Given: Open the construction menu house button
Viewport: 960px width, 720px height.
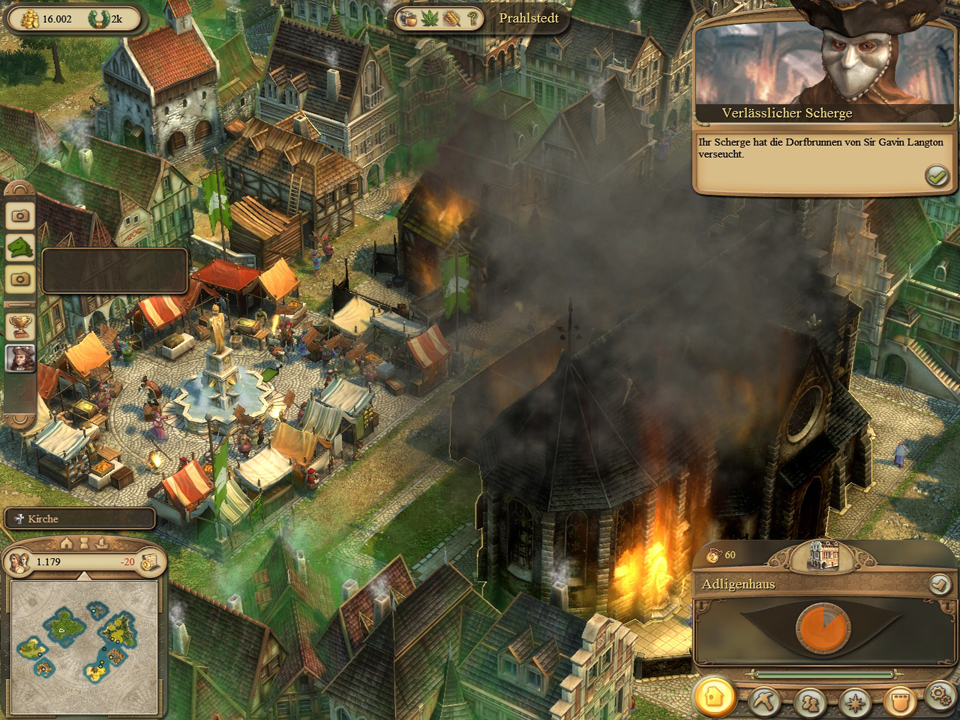Looking at the screenshot, I should [x=714, y=697].
